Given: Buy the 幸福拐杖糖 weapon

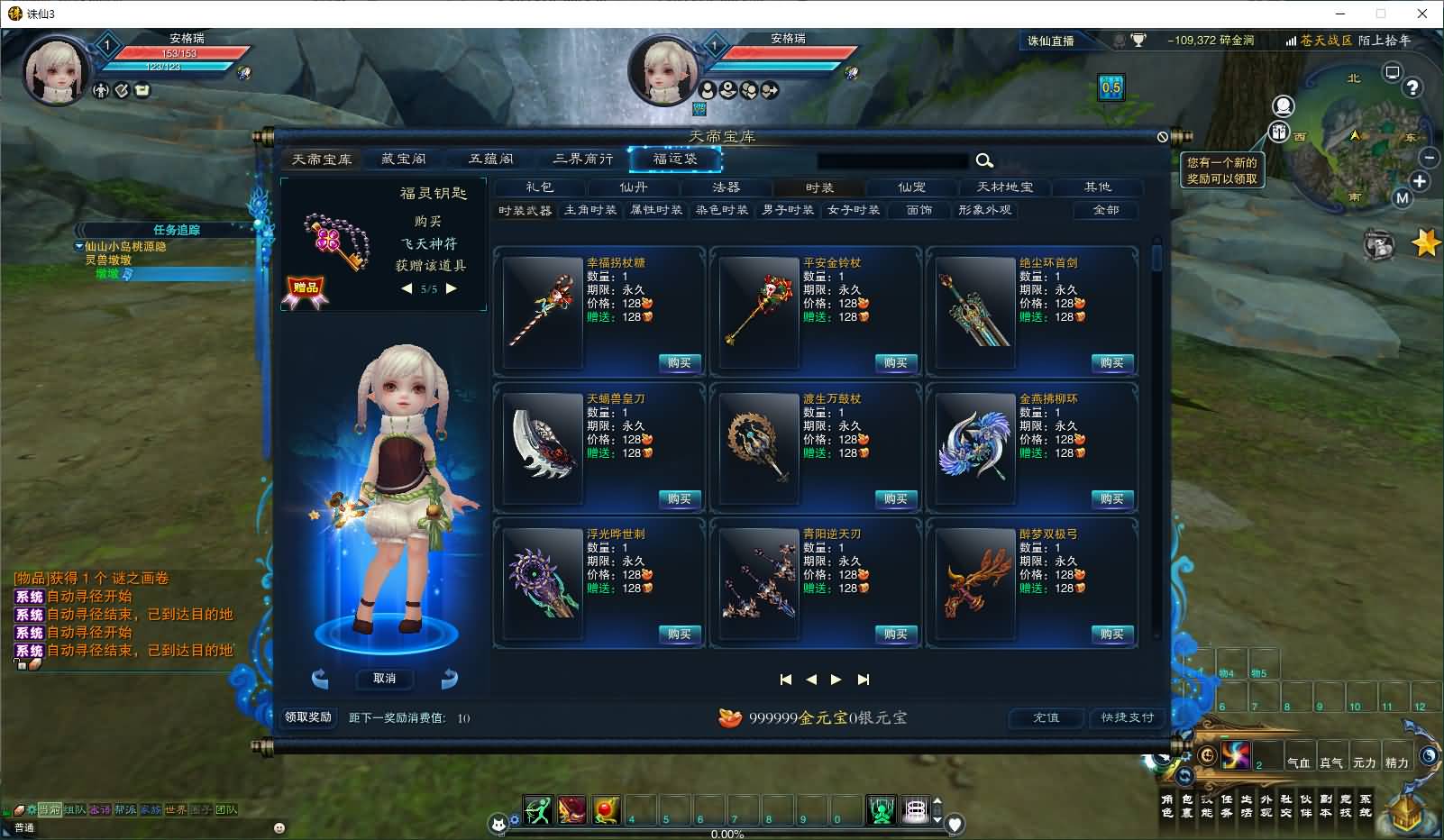Looking at the screenshot, I should (679, 363).
